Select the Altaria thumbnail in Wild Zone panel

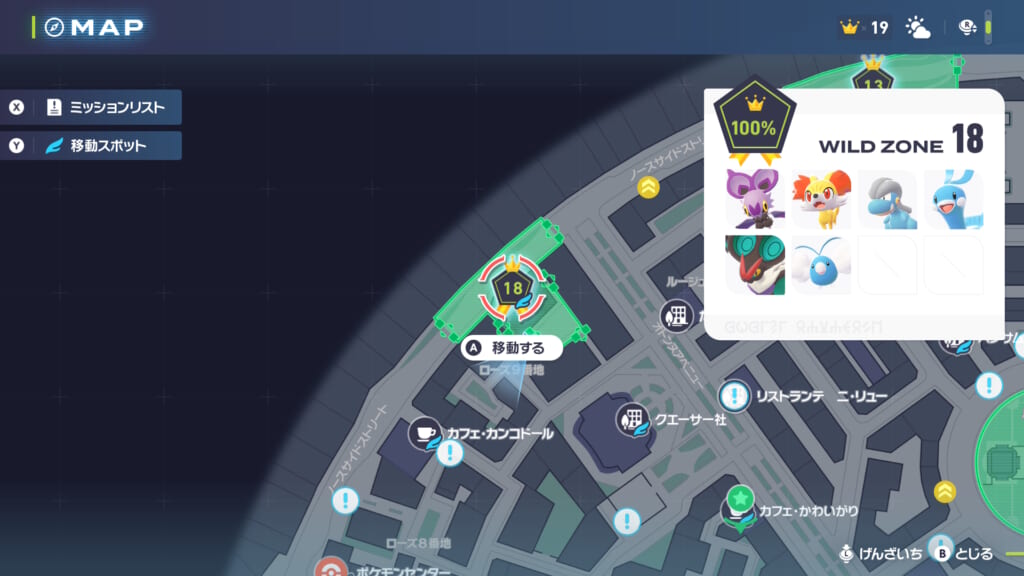pyautogui.click(x=953, y=199)
